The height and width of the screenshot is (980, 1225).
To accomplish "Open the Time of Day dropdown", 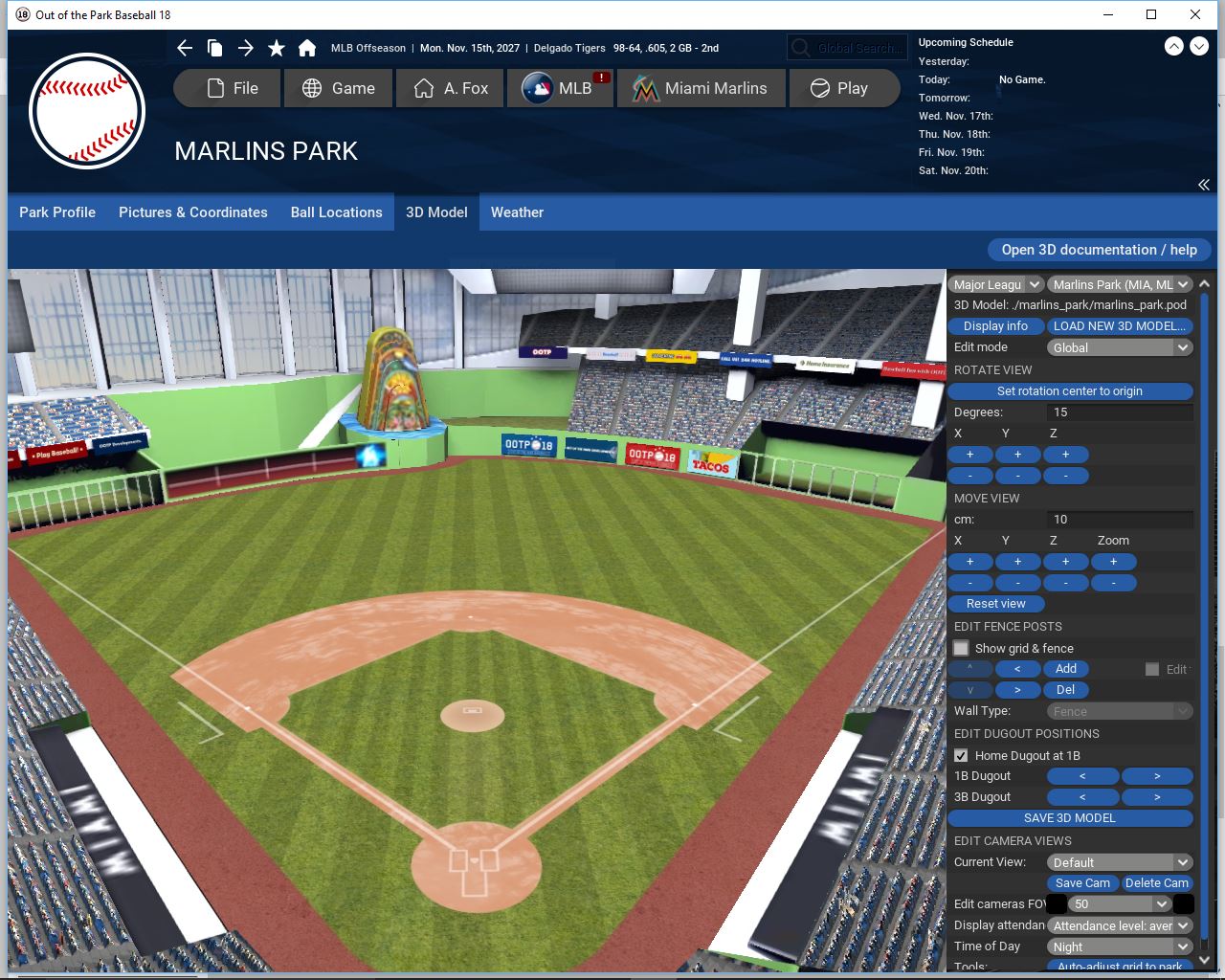I will click(1119, 947).
